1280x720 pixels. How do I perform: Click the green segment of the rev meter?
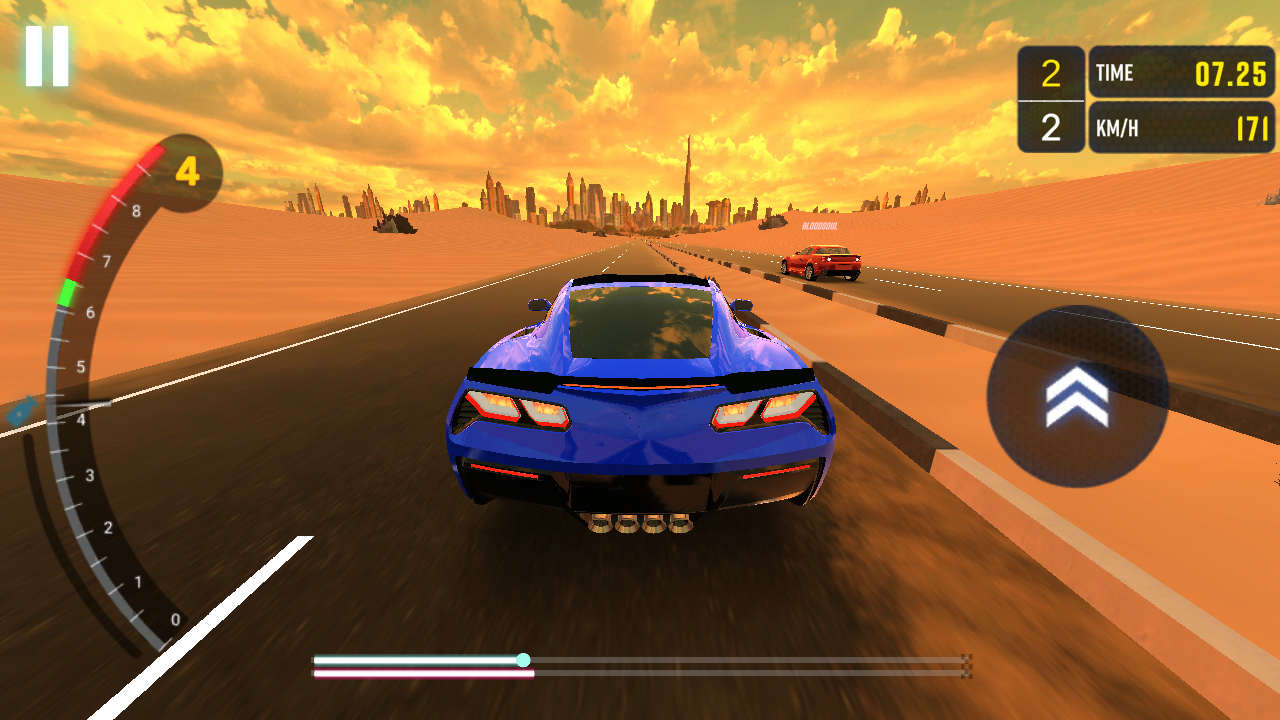coord(68,291)
